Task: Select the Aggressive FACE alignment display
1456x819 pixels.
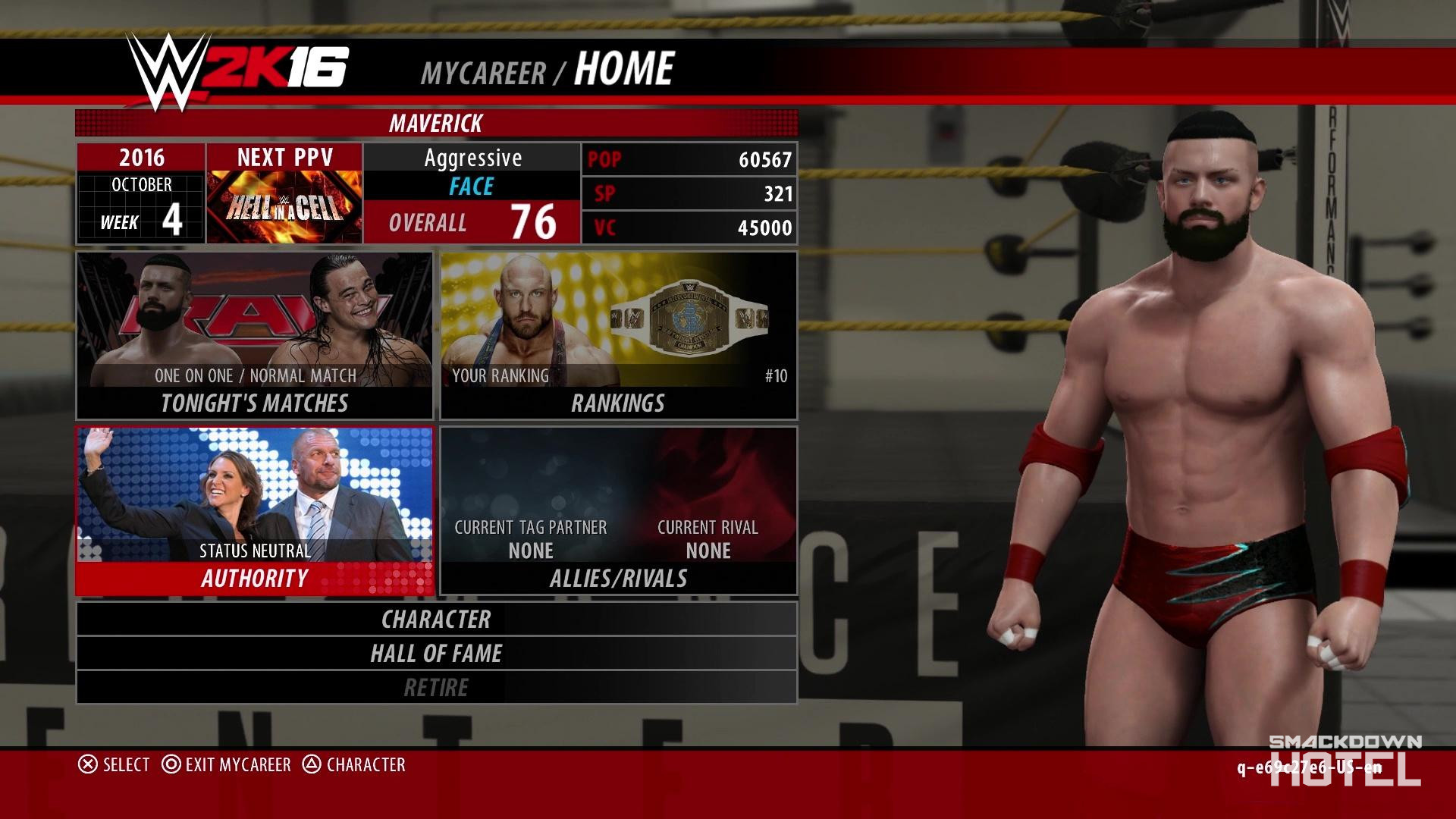Action: [x=472, y=171]
